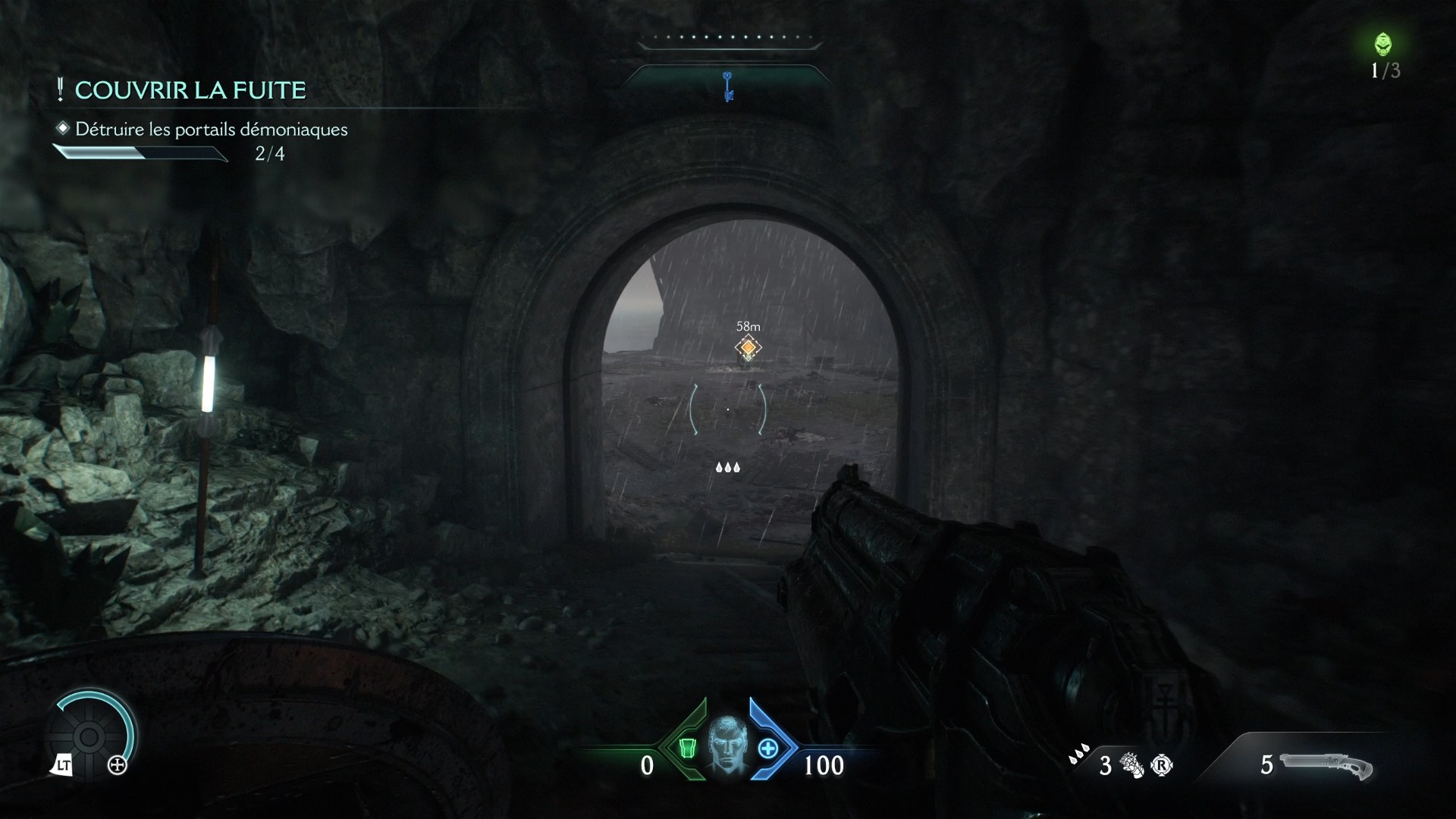Click the green skull collectible icon marked 1/3

pyautogui.click(x=1385, y=45)
